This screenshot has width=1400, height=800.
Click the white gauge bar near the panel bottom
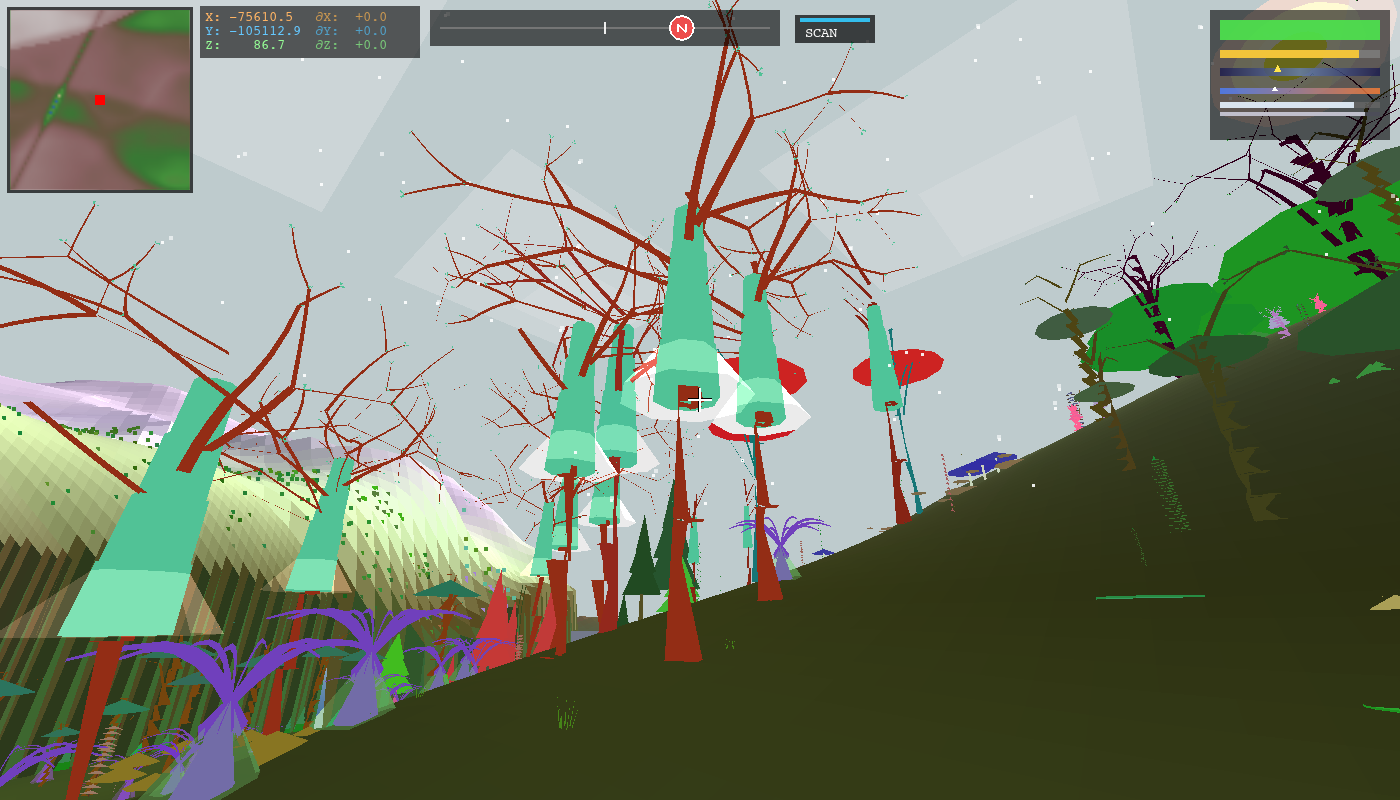[1285, 104]
